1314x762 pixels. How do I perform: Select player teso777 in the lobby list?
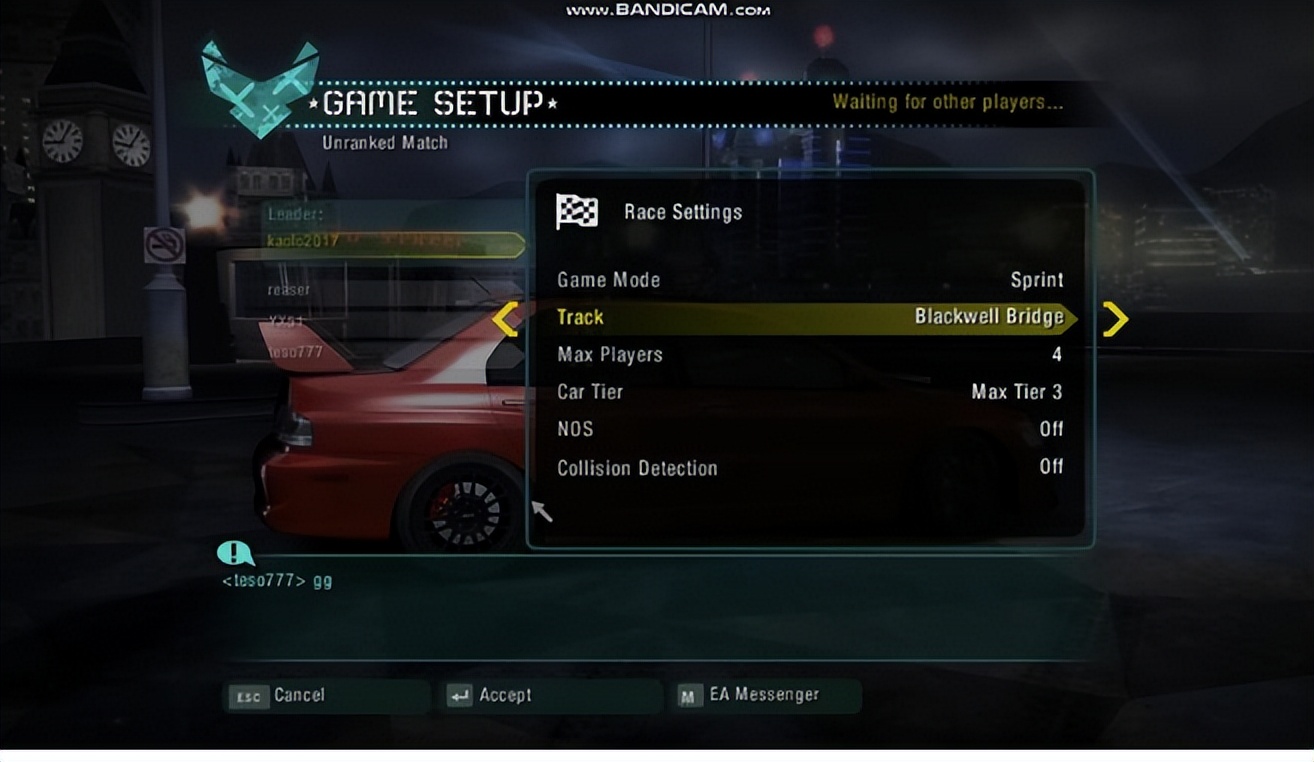(295, 352)
